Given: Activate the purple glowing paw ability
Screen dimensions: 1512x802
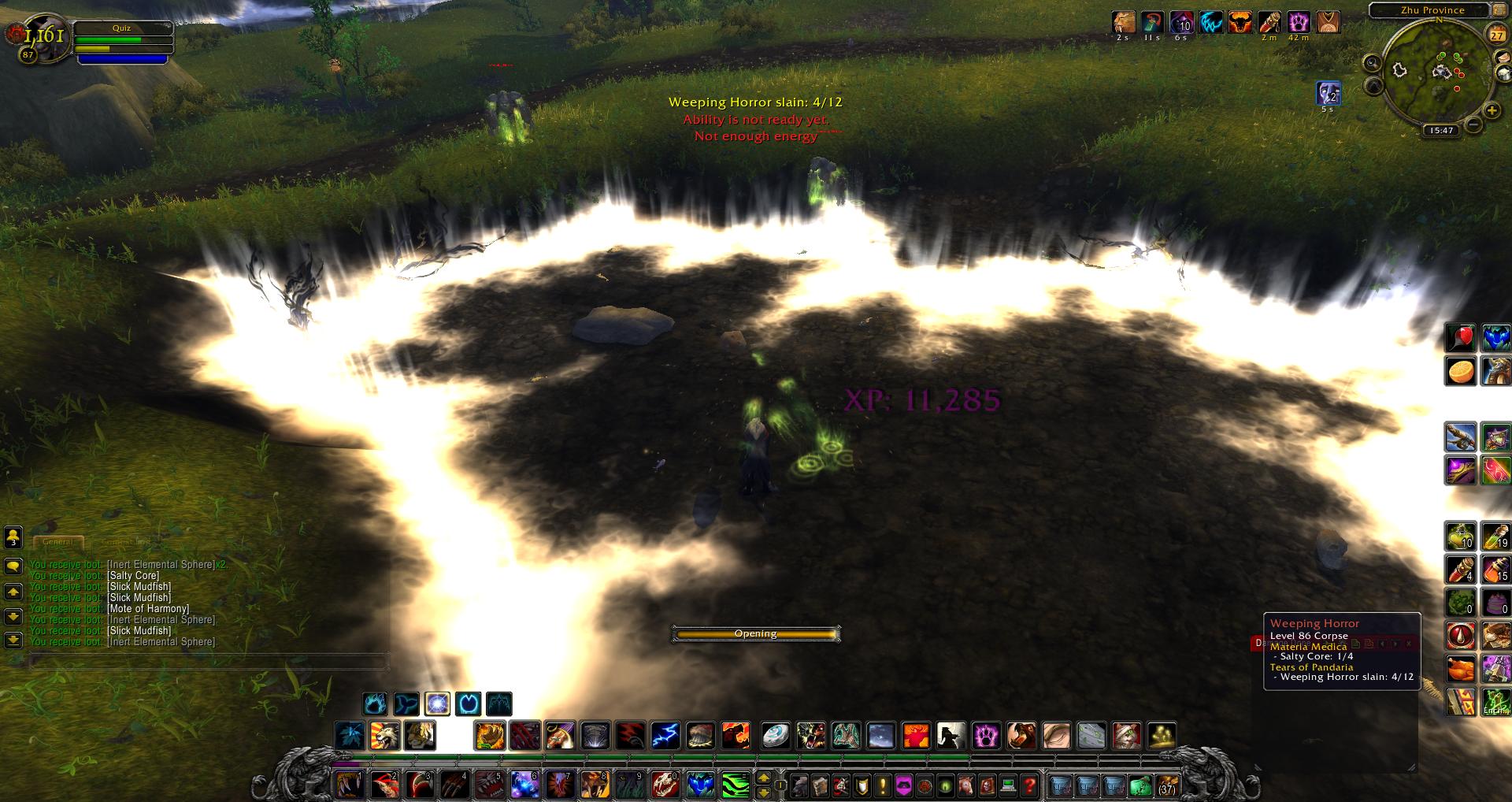Looking at the screenshot, I should pyautogui.click(x=986, y=736).
